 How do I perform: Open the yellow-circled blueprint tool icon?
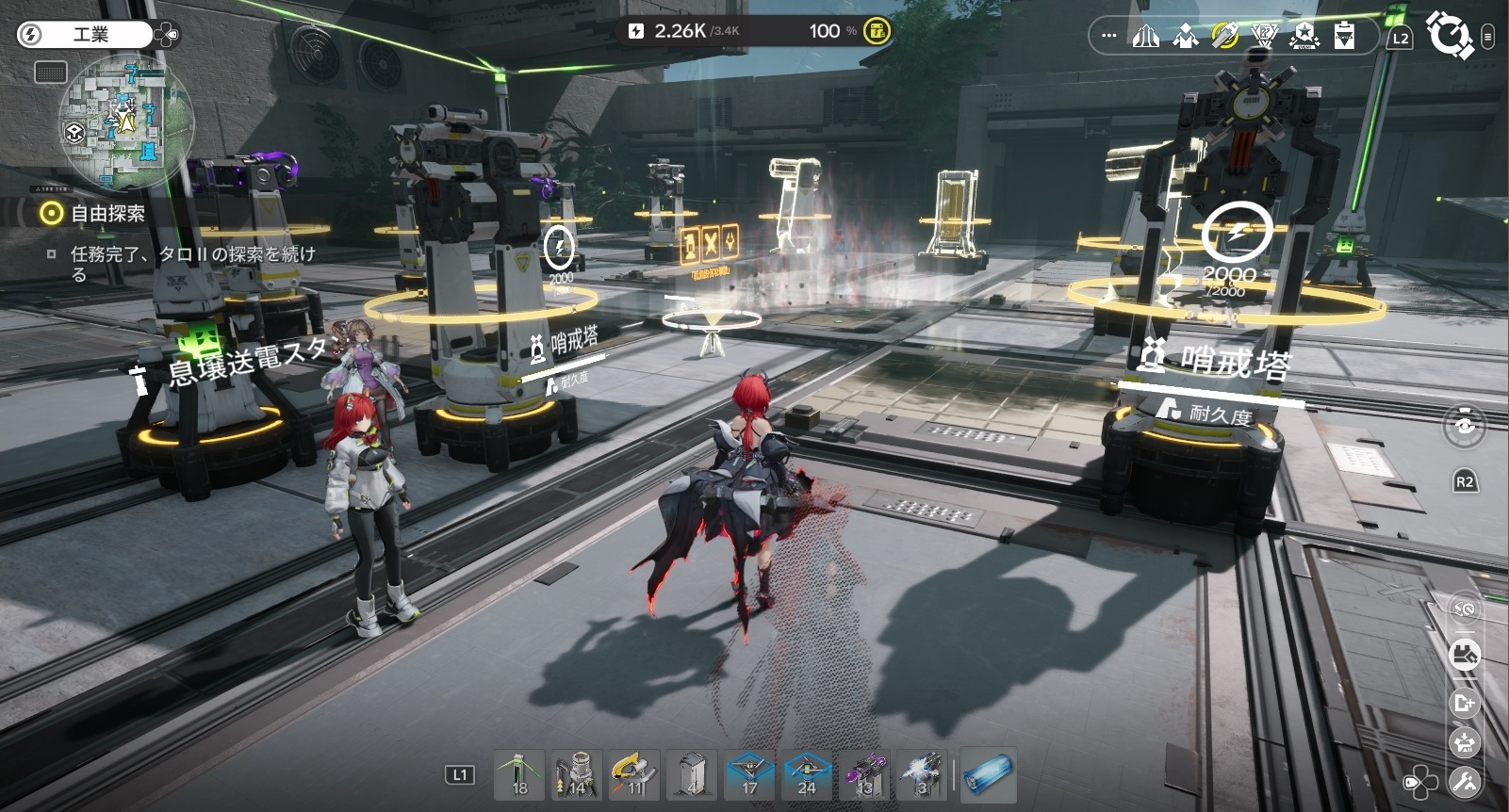pos(1224,37)
